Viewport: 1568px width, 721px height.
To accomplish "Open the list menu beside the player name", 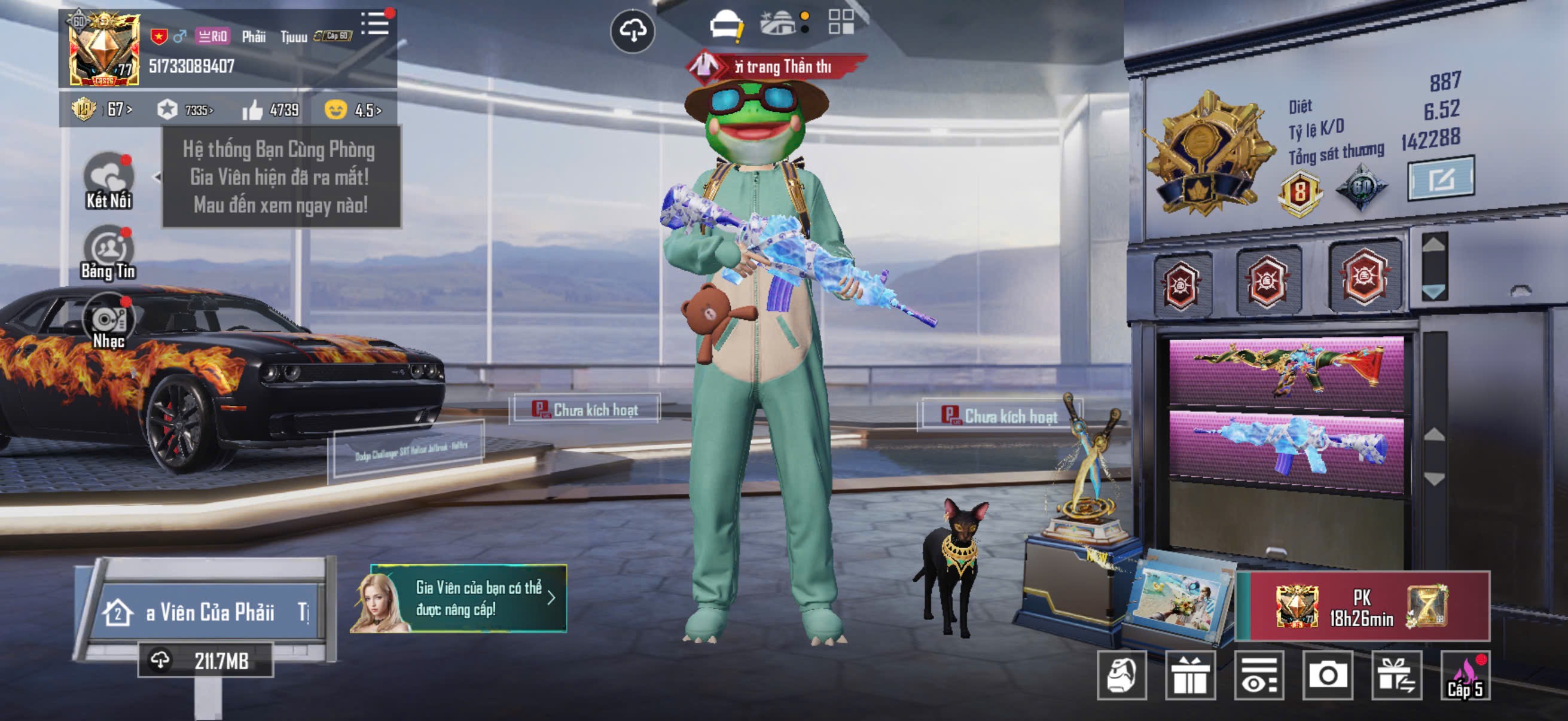I will point(375,25).
